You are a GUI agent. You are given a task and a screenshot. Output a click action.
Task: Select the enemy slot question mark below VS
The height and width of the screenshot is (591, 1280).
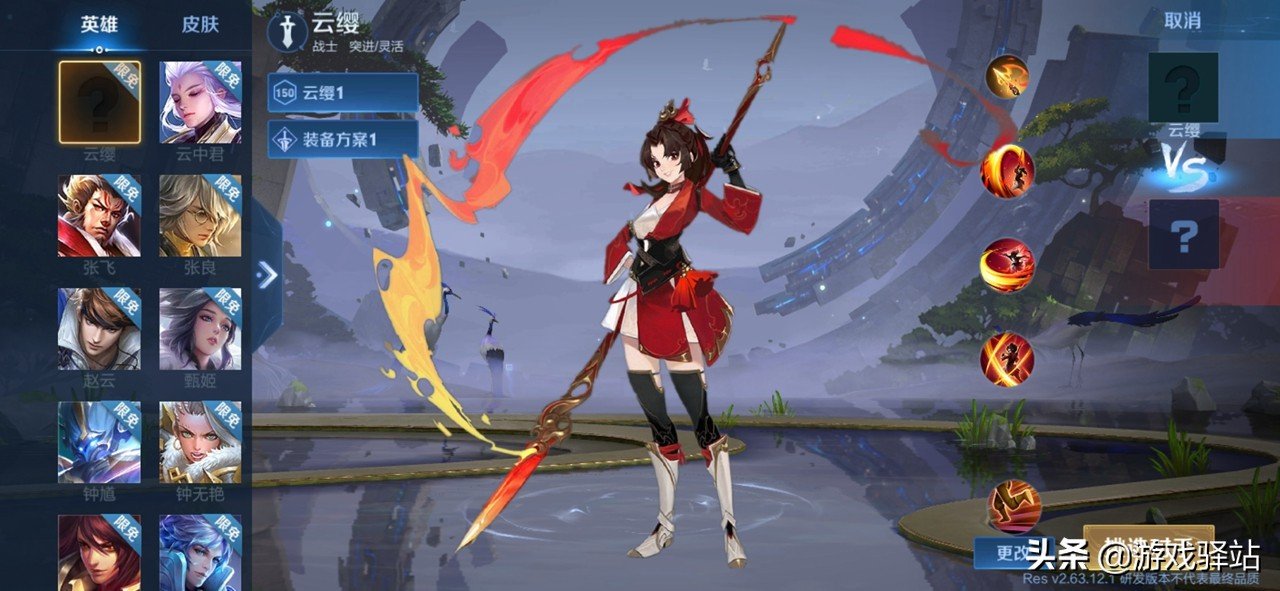tap(1183, 234)
